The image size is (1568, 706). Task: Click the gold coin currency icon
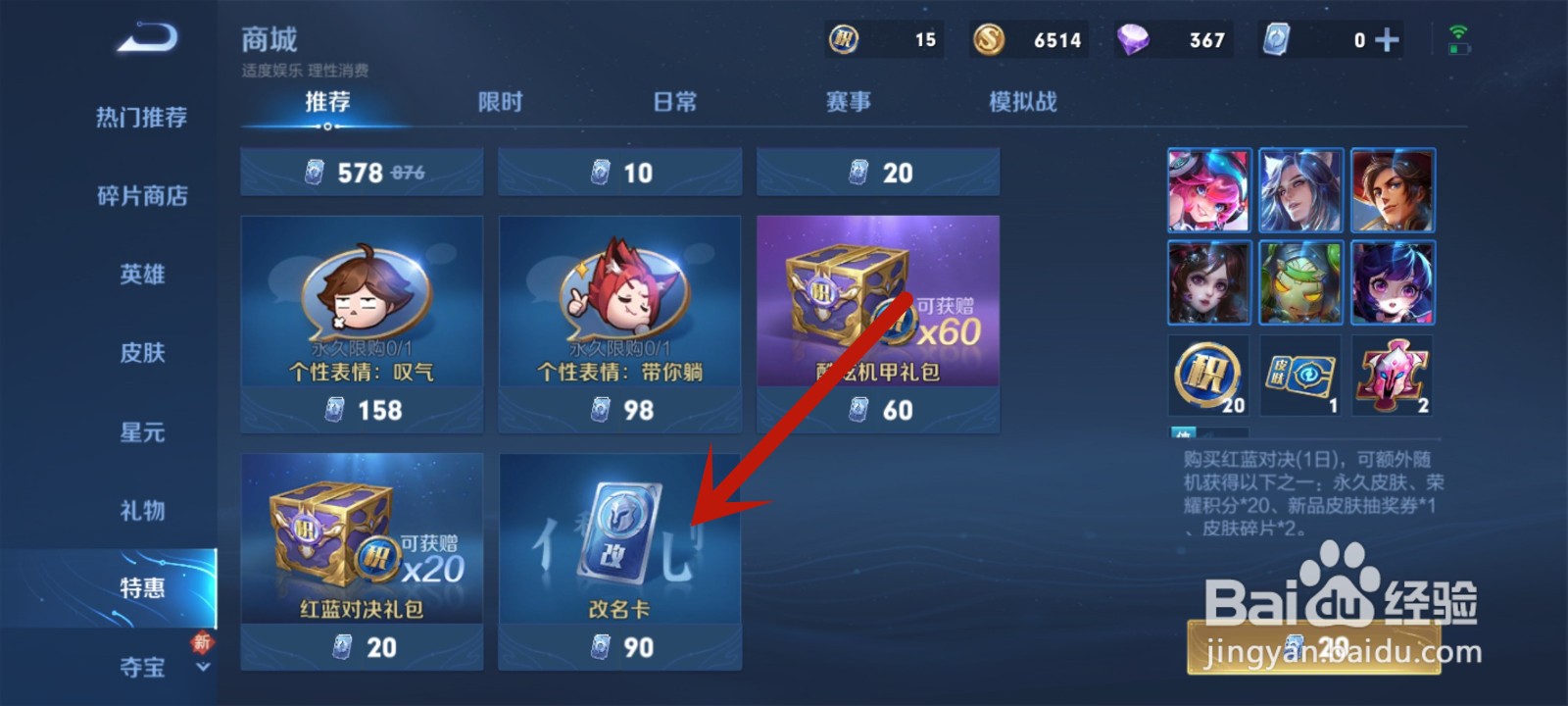point(989,39)
